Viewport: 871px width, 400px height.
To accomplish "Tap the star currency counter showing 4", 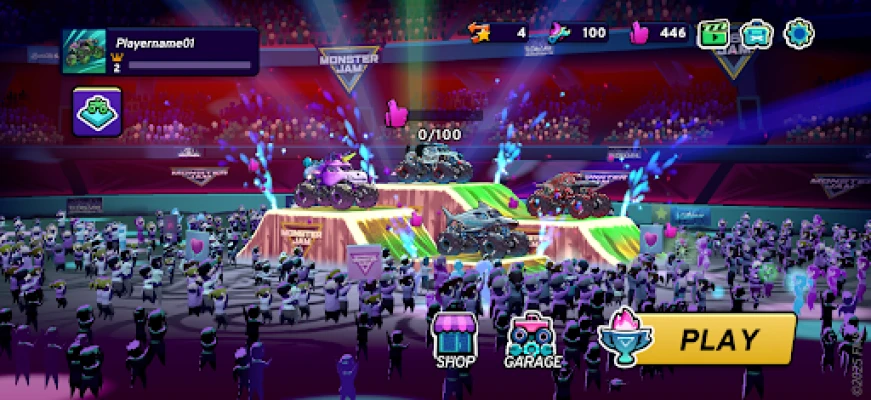I will pyautogui.click(x=498, y=33).
